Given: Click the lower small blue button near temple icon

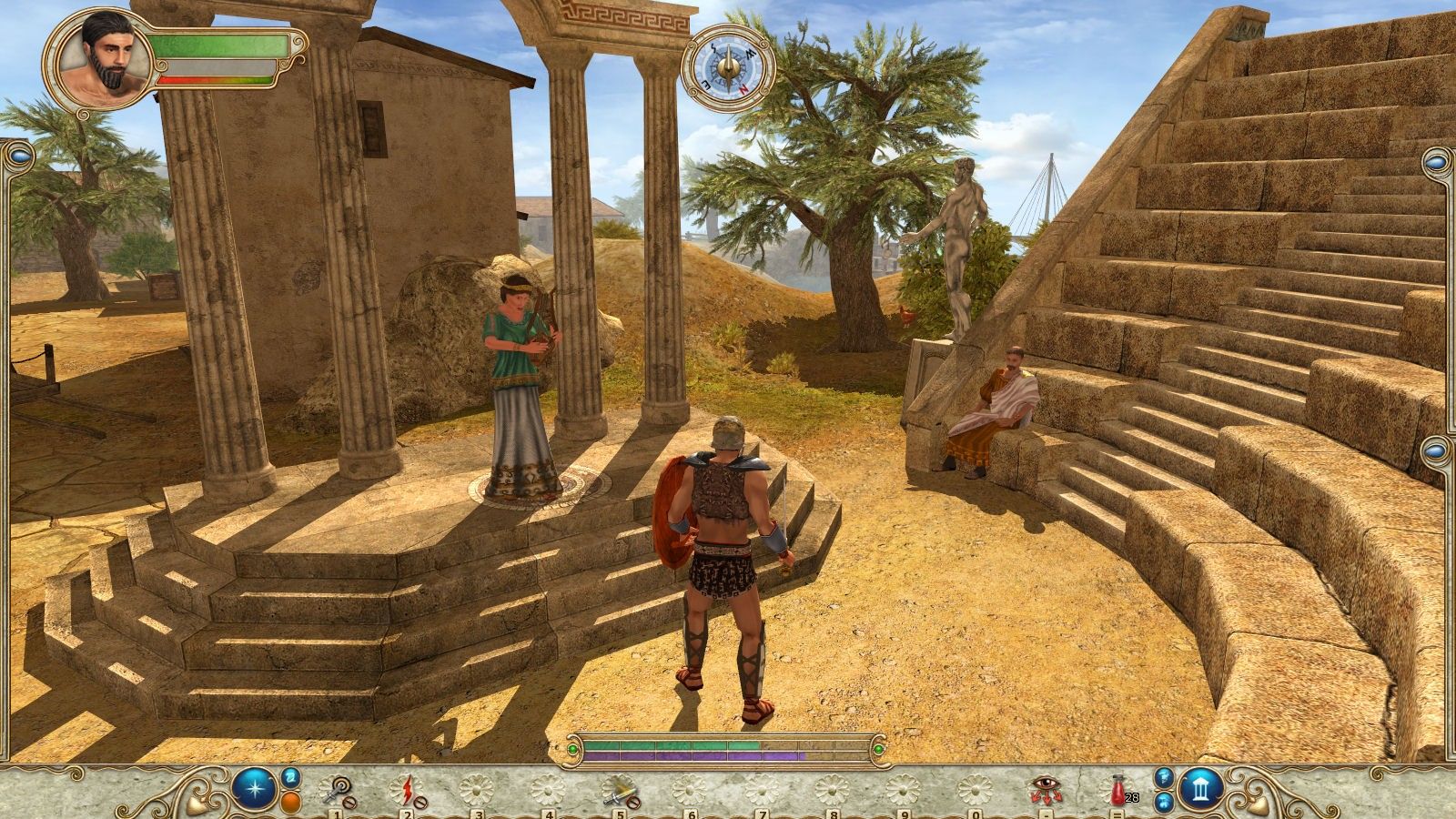Looking at the screenshot, I should [x=1165, y=802].
